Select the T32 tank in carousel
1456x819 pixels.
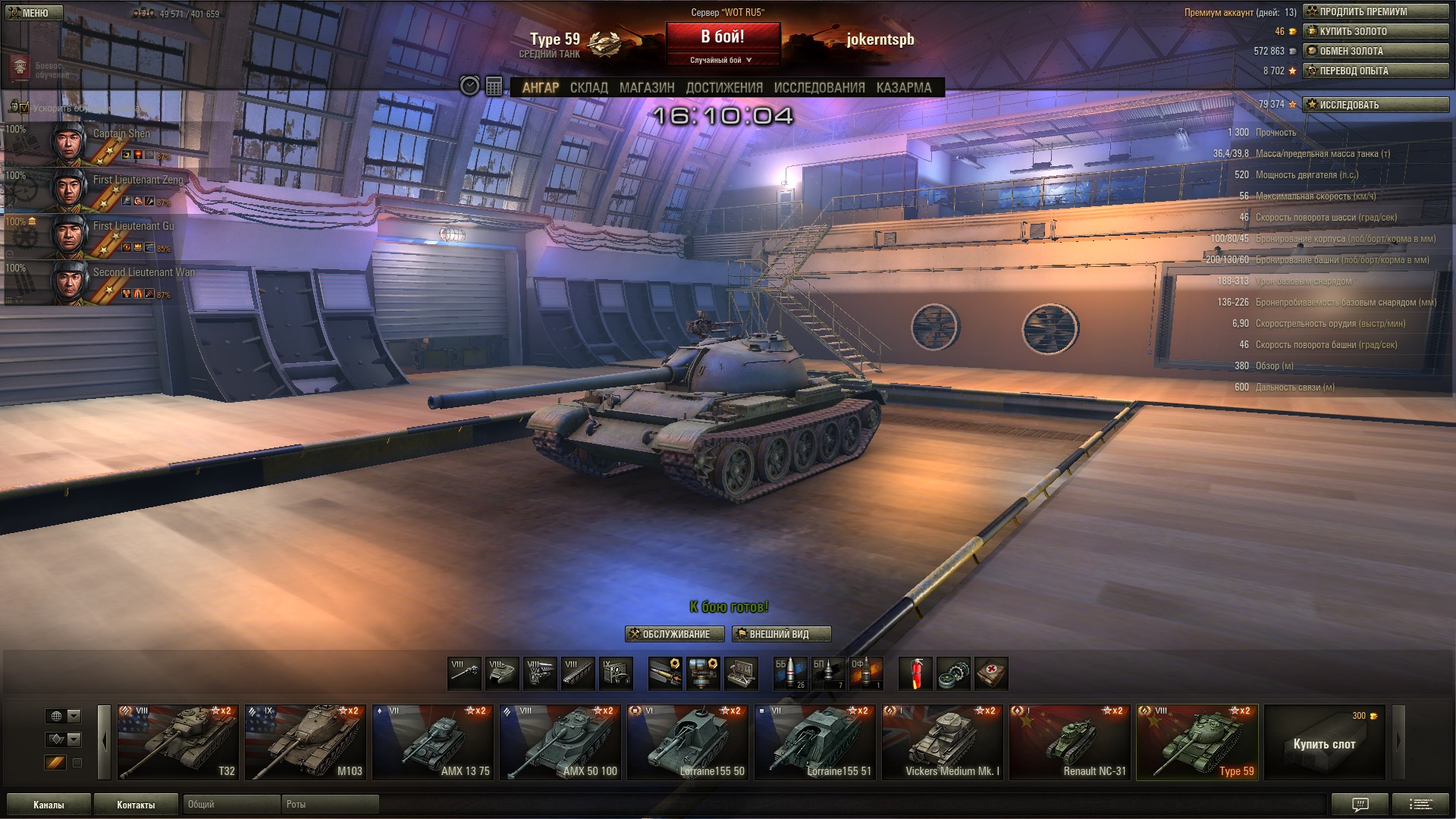(x=178, y=742)
